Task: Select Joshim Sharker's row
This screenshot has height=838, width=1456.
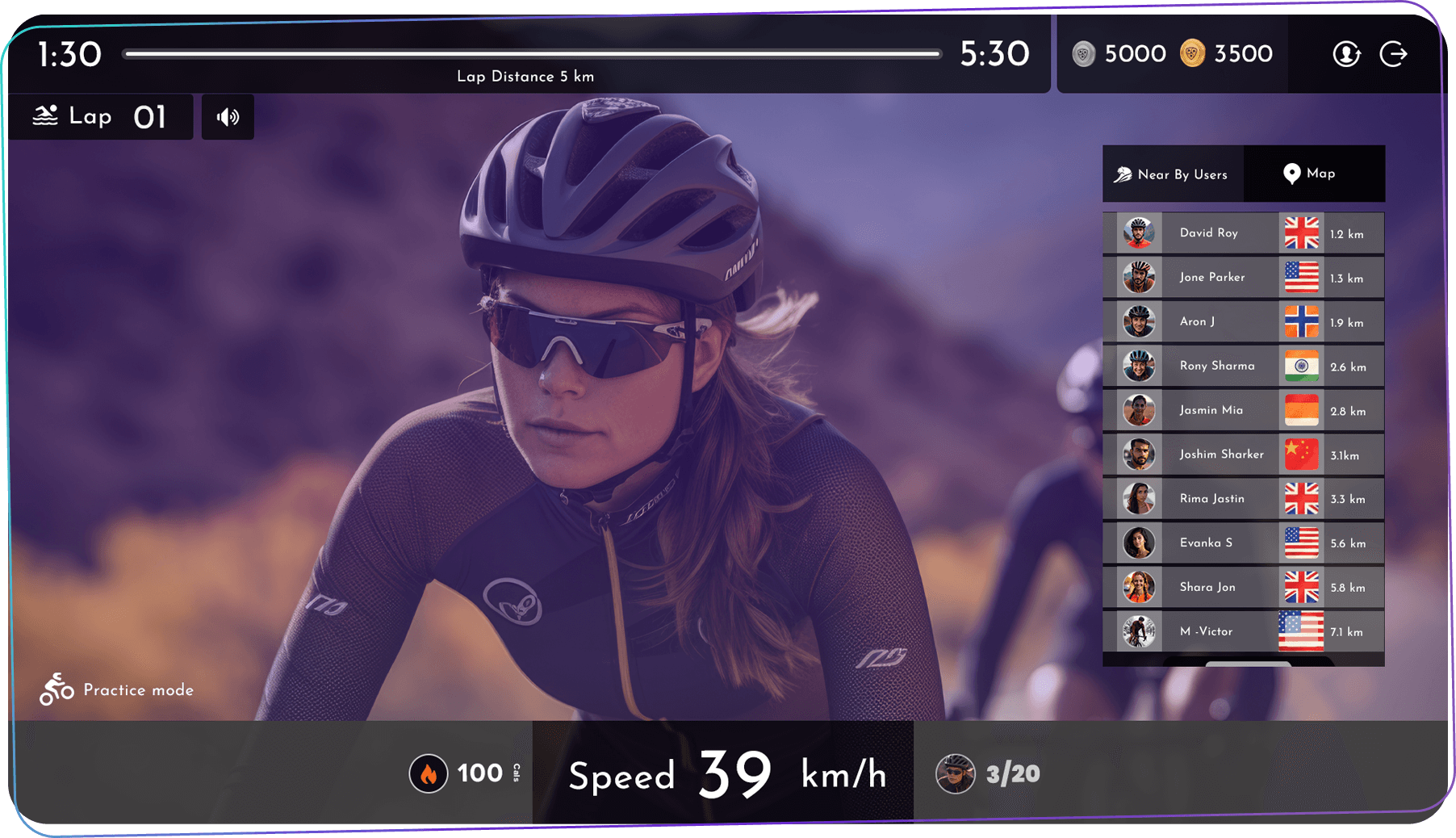Action: click(x=1243, y=455)
